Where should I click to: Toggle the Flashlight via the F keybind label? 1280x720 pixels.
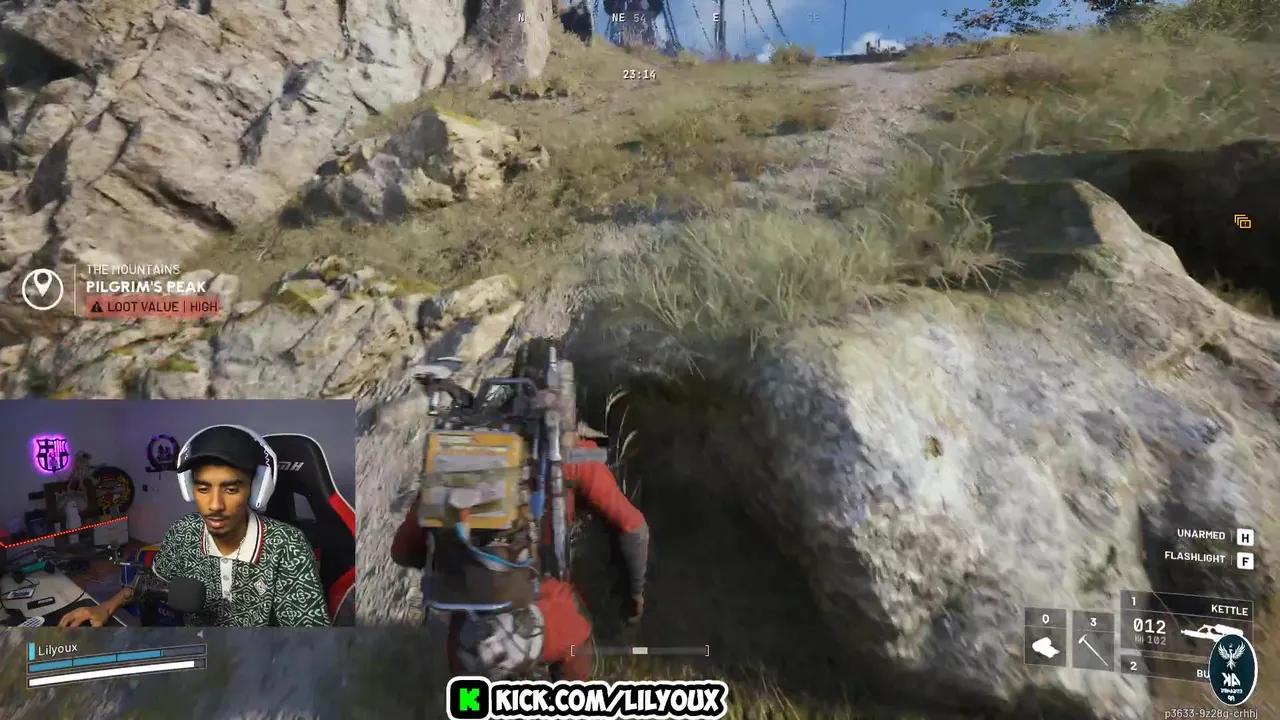tap(1245, 559)
